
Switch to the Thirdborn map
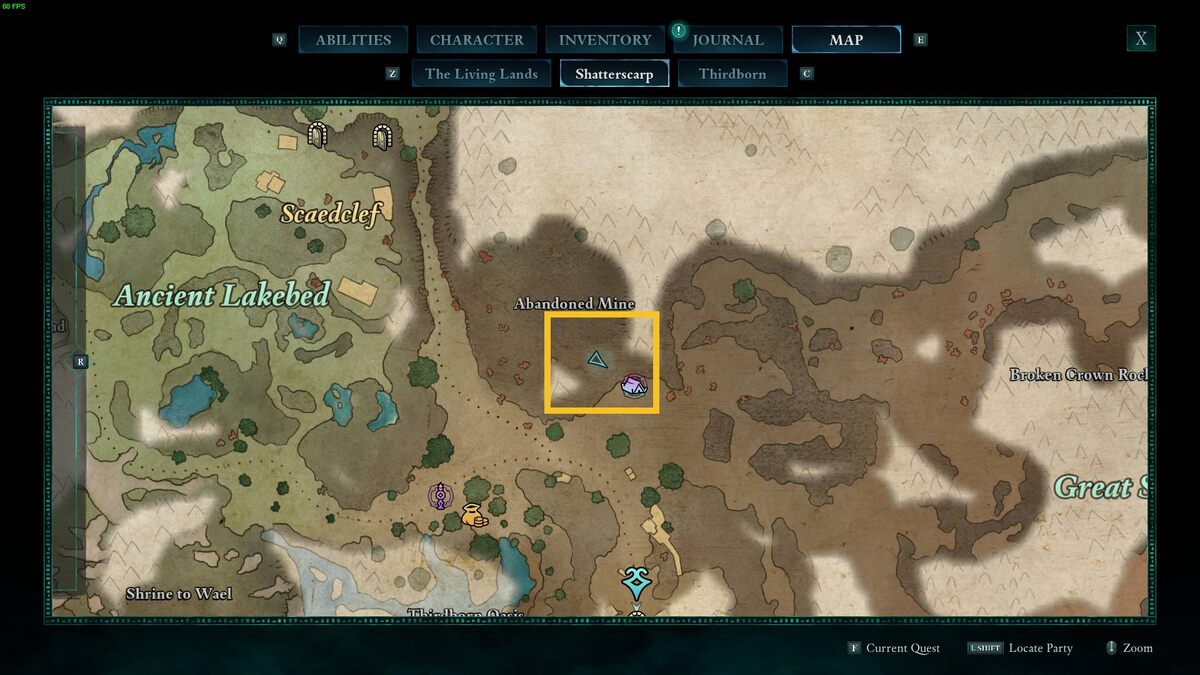[732, 74]
